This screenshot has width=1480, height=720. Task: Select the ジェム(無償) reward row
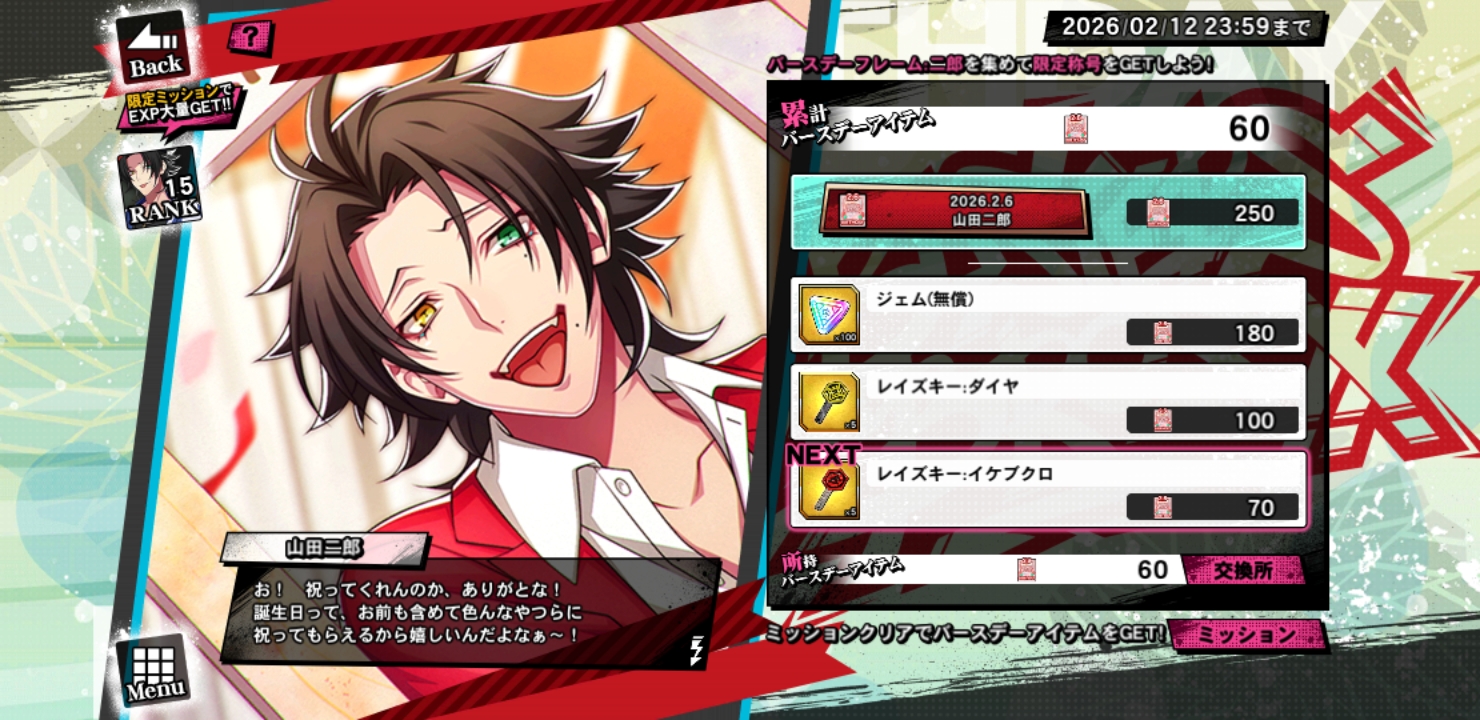coord(1048,315)
